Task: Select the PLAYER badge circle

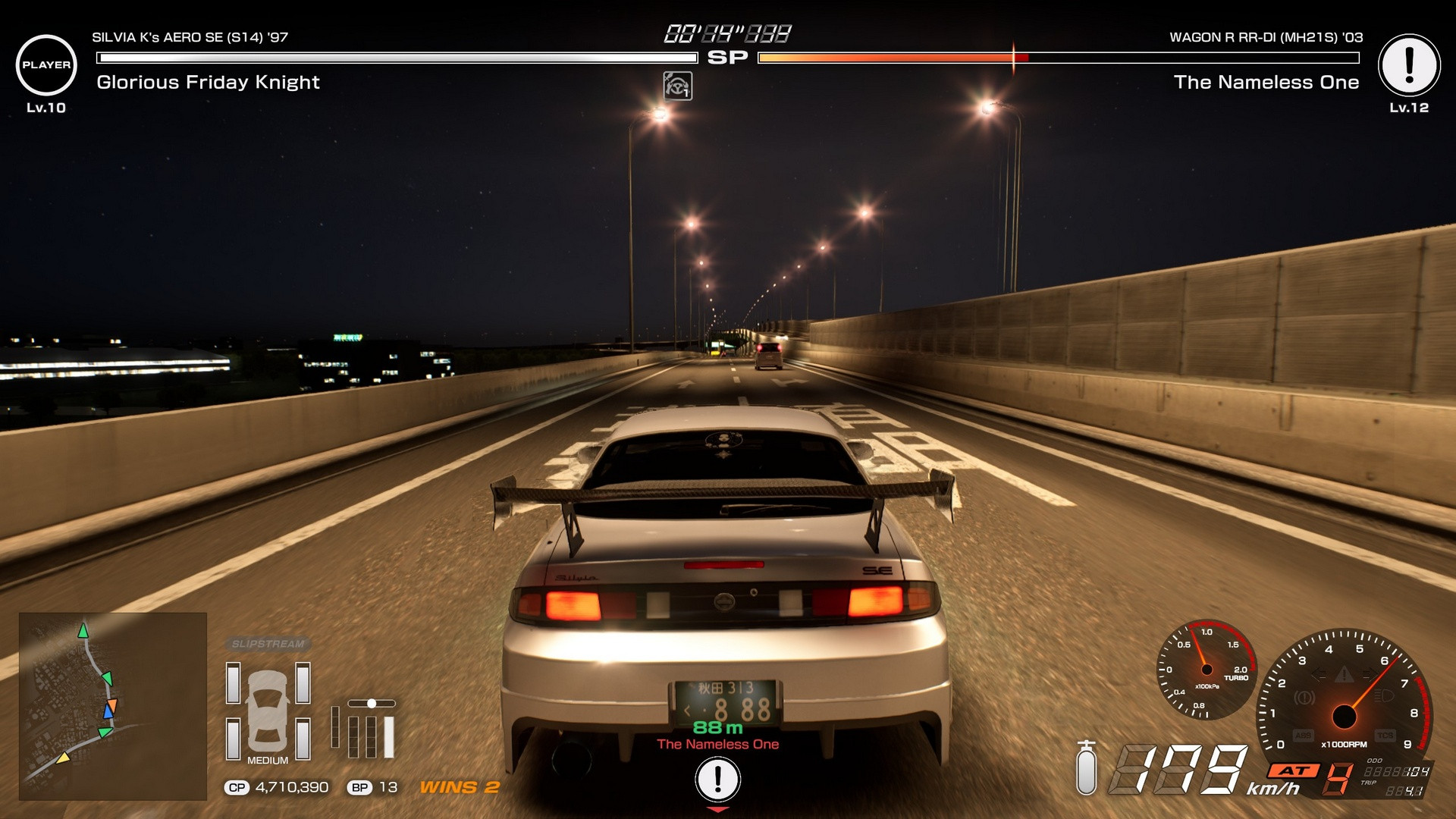Action: pyautogui.click(x=46, y=65)
